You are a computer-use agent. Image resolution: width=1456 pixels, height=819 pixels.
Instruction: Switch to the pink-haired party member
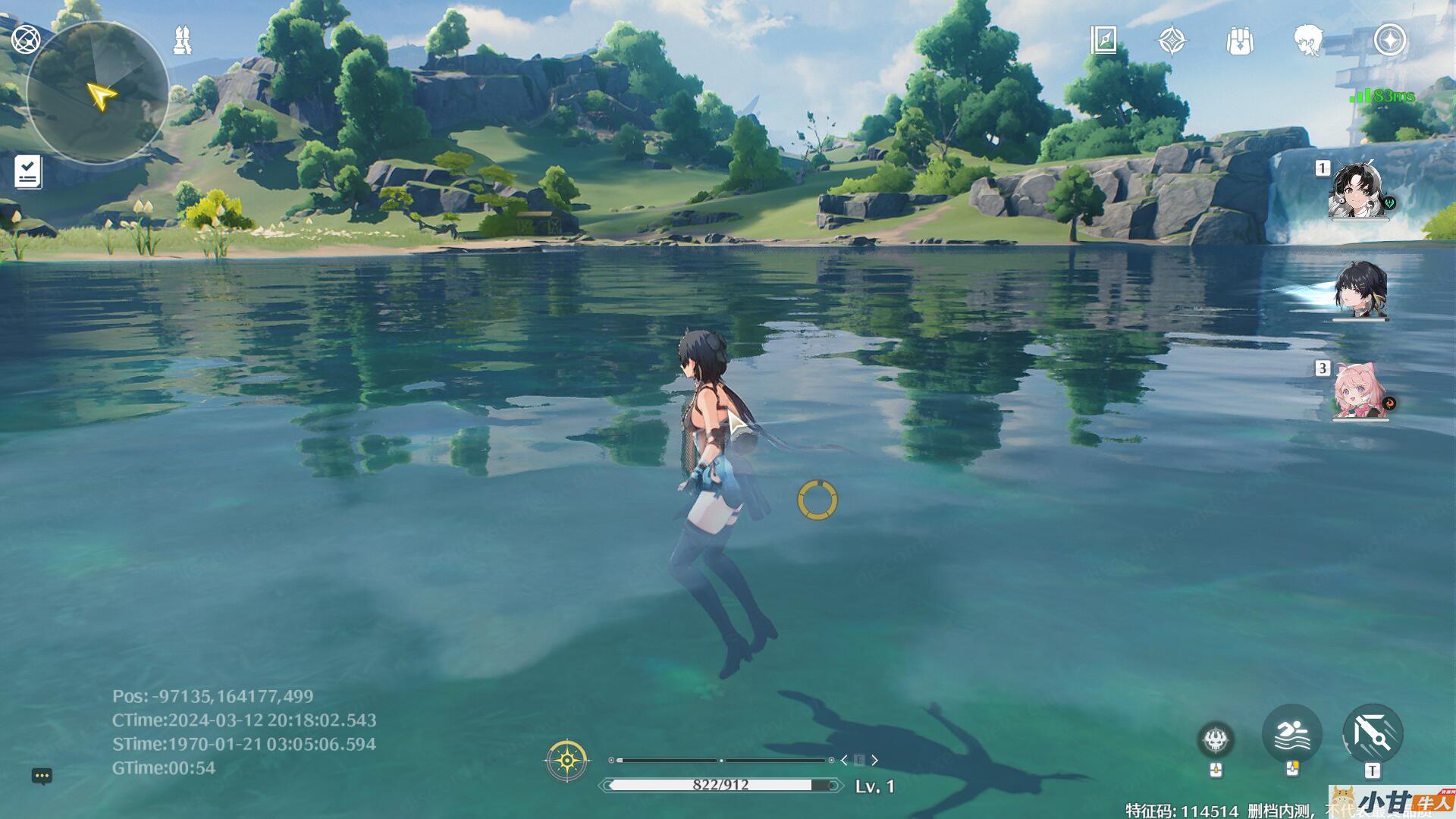pyautogui.click(x=1360, y=391)
